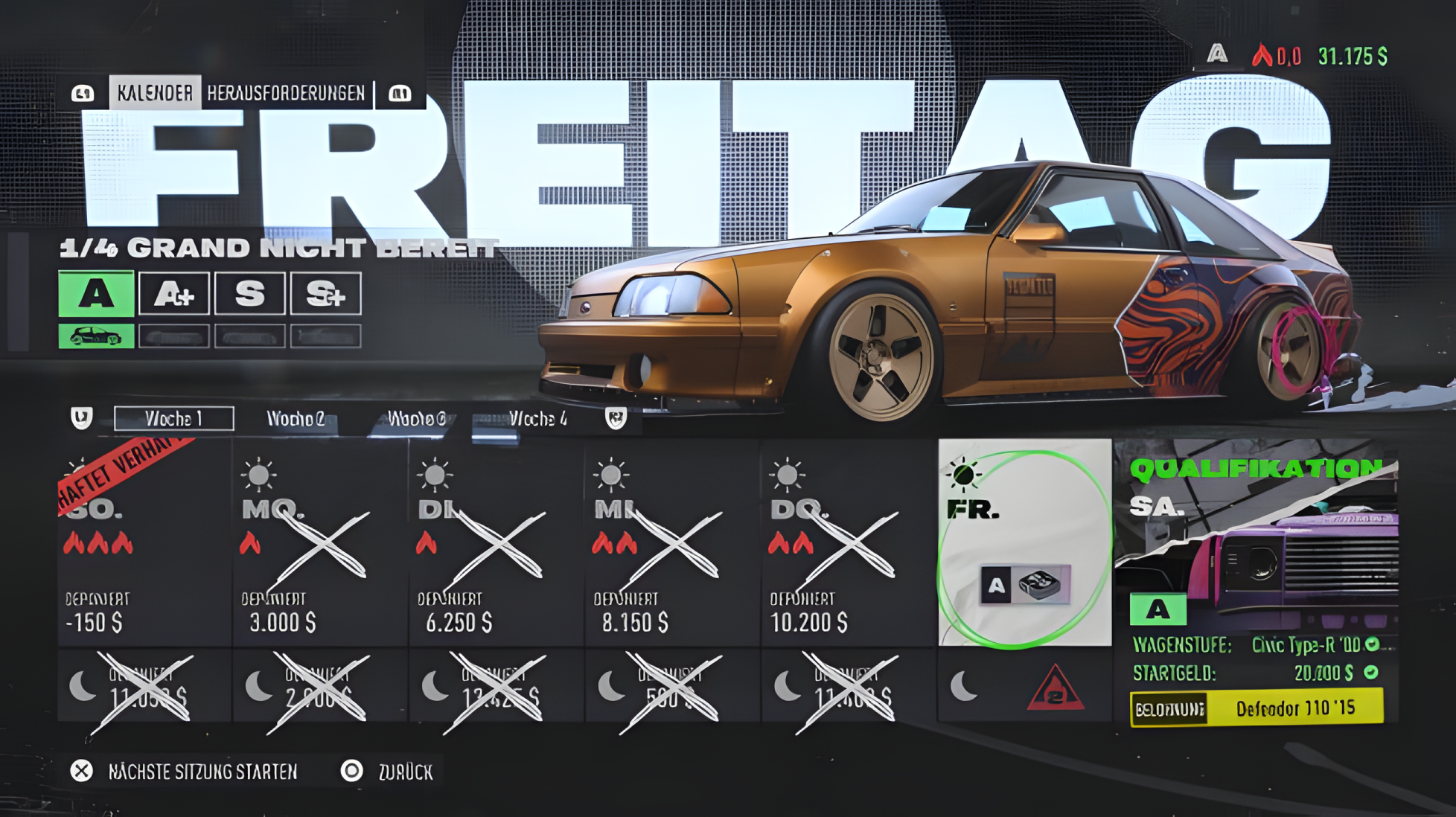This screenshot has width=1456, height=817.
Task: Select the S tier icon
Action: pyautogui.click(x=249, y=294)
